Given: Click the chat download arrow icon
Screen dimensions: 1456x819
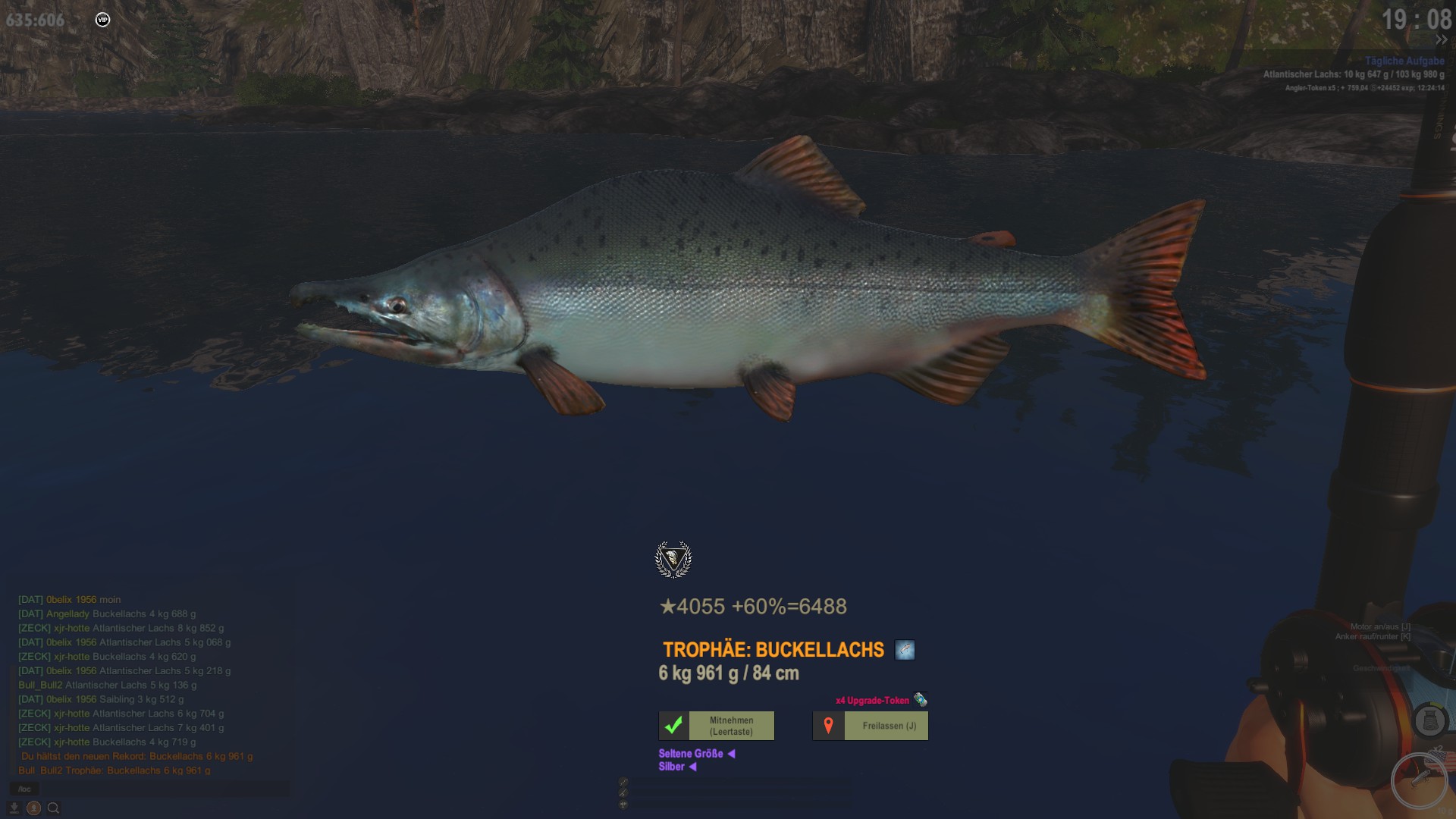Looking at the screenshot, I should 14,808.
